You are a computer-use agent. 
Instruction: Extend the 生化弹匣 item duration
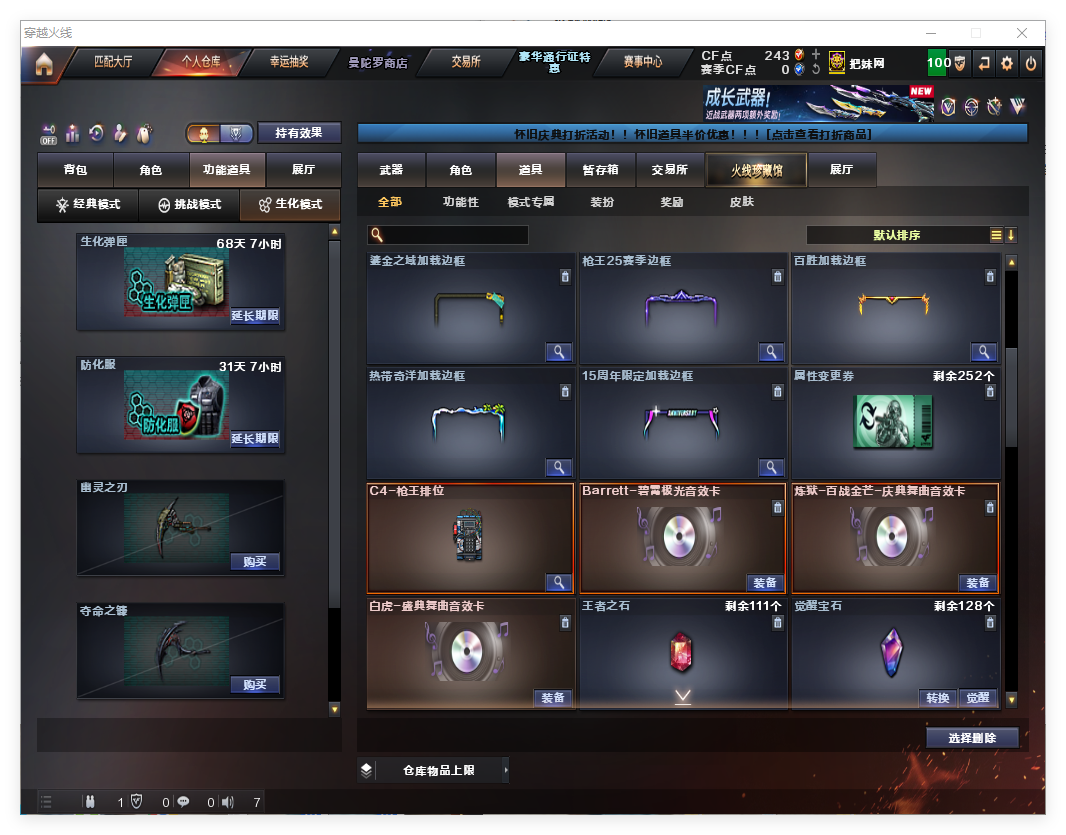(255, 316)
